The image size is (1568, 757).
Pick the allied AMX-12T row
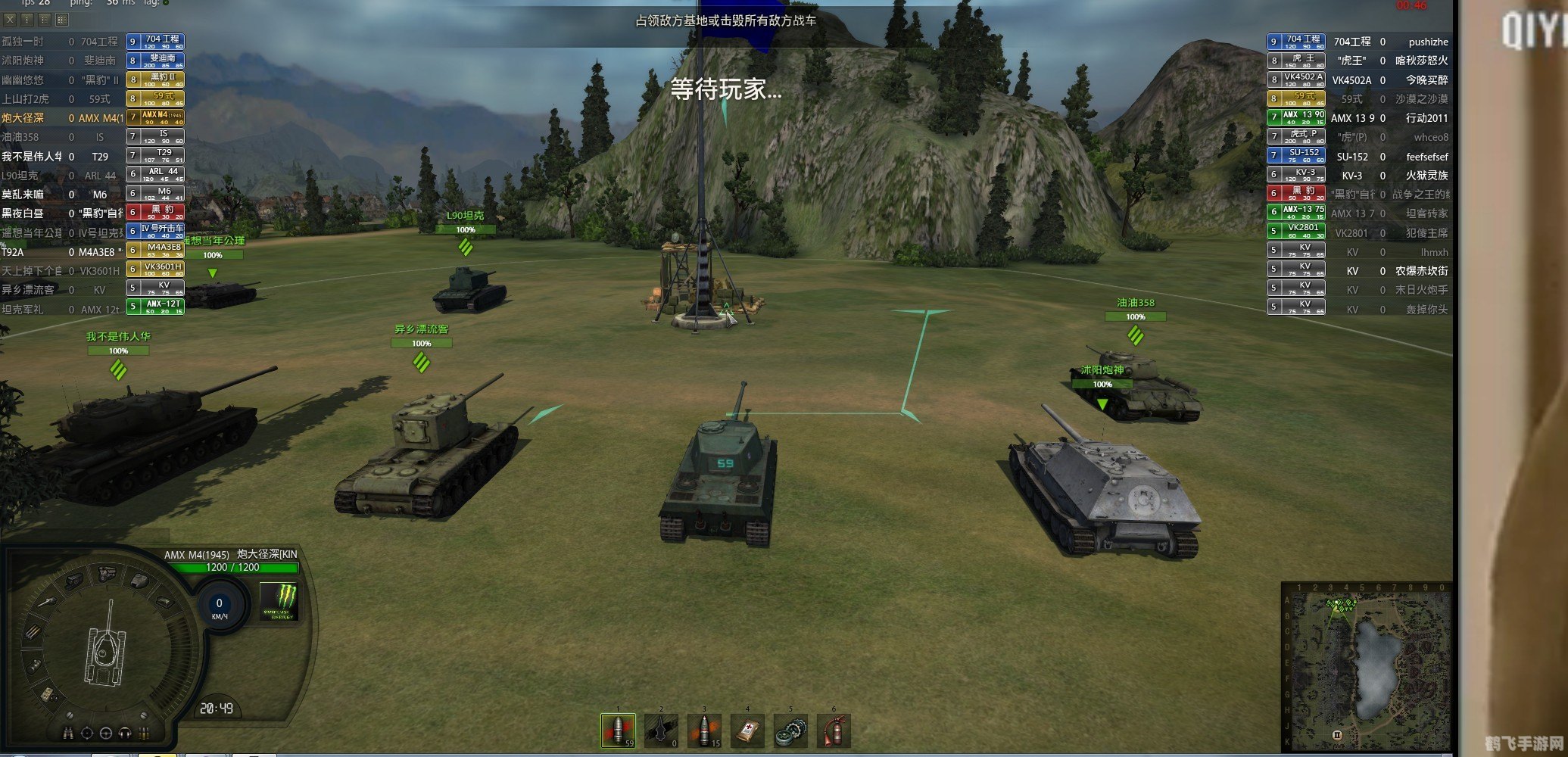point(92,309)
